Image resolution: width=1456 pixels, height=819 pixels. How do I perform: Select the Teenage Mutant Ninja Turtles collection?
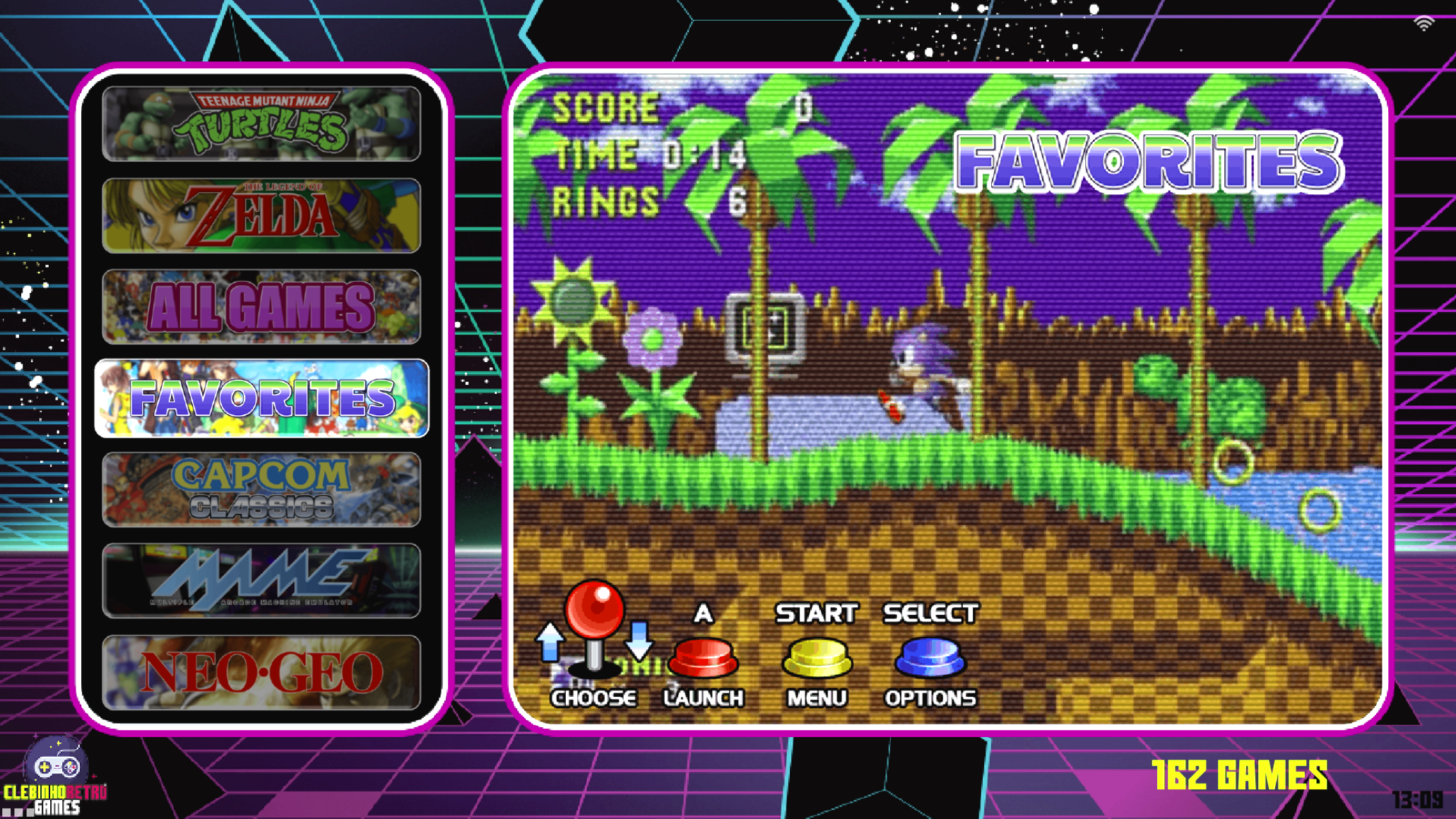click(x=261, y=124)
